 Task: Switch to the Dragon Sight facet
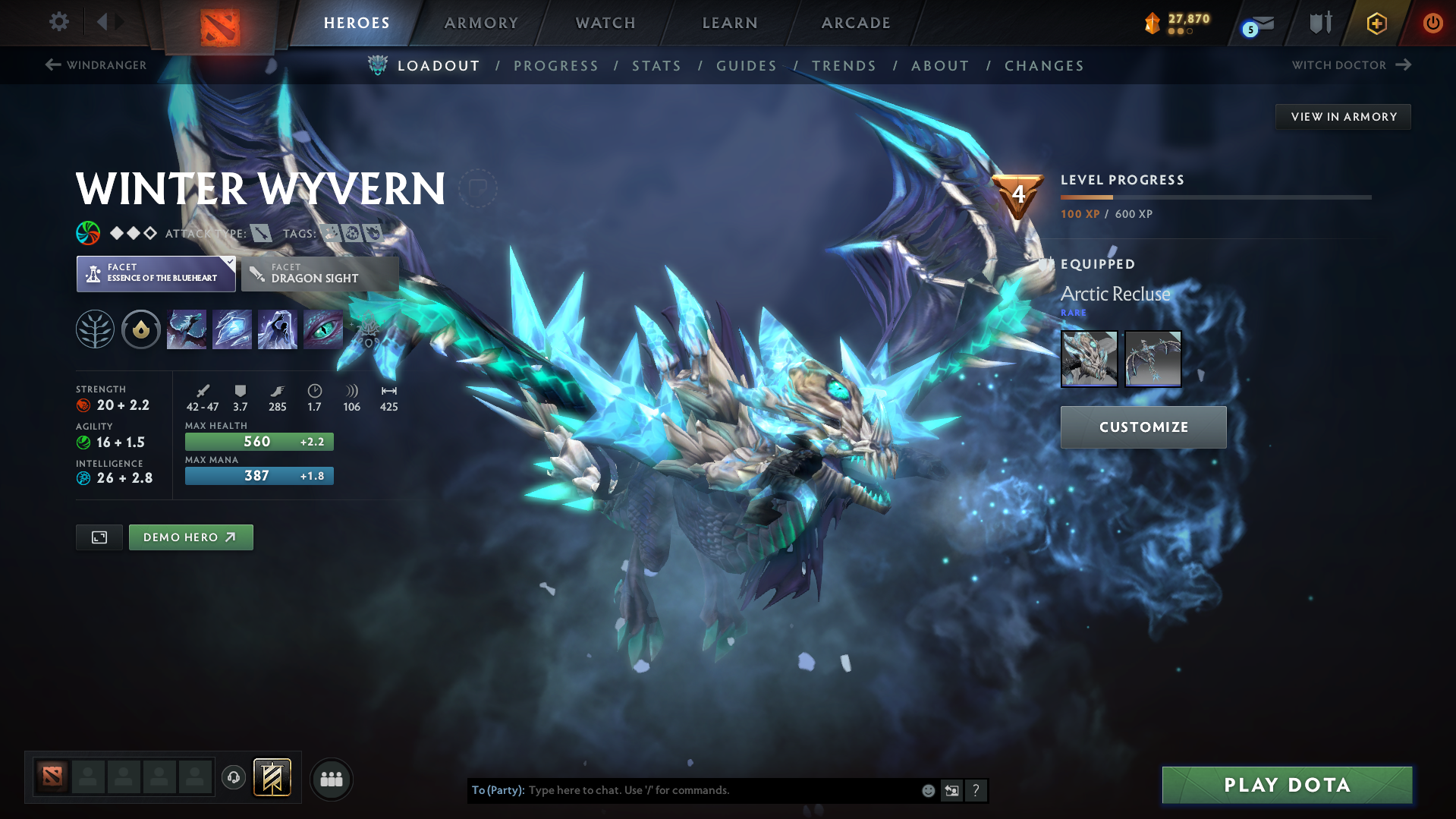pyautogui.click(x=320, y=273)
